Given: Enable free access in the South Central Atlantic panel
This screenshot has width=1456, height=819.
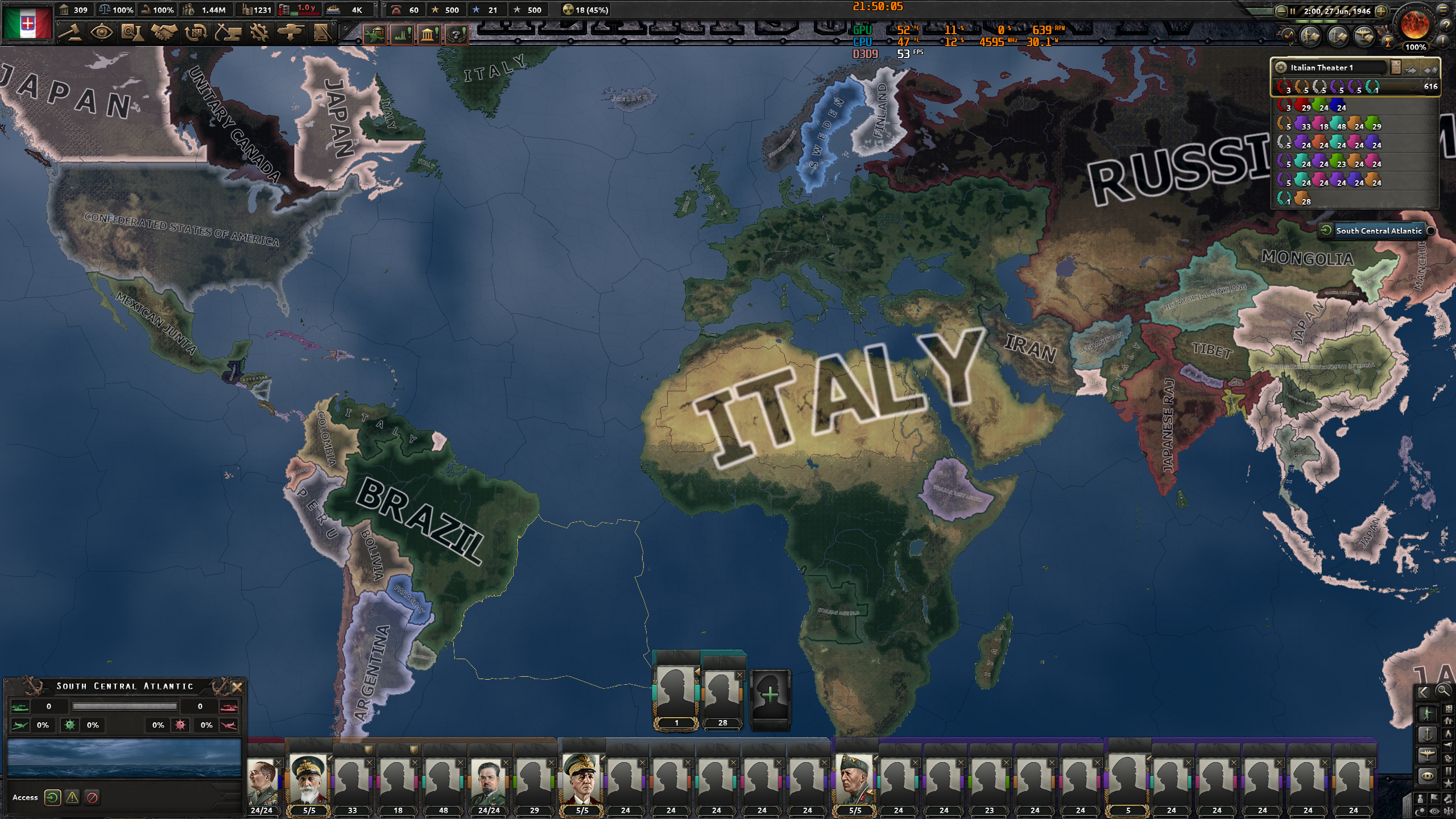Looking at the screenshot, I should pos(52,797).
